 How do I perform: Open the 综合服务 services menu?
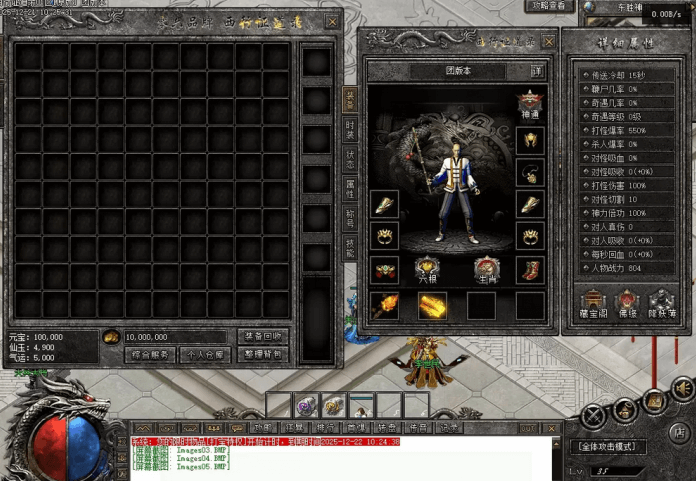pos(151,354)
